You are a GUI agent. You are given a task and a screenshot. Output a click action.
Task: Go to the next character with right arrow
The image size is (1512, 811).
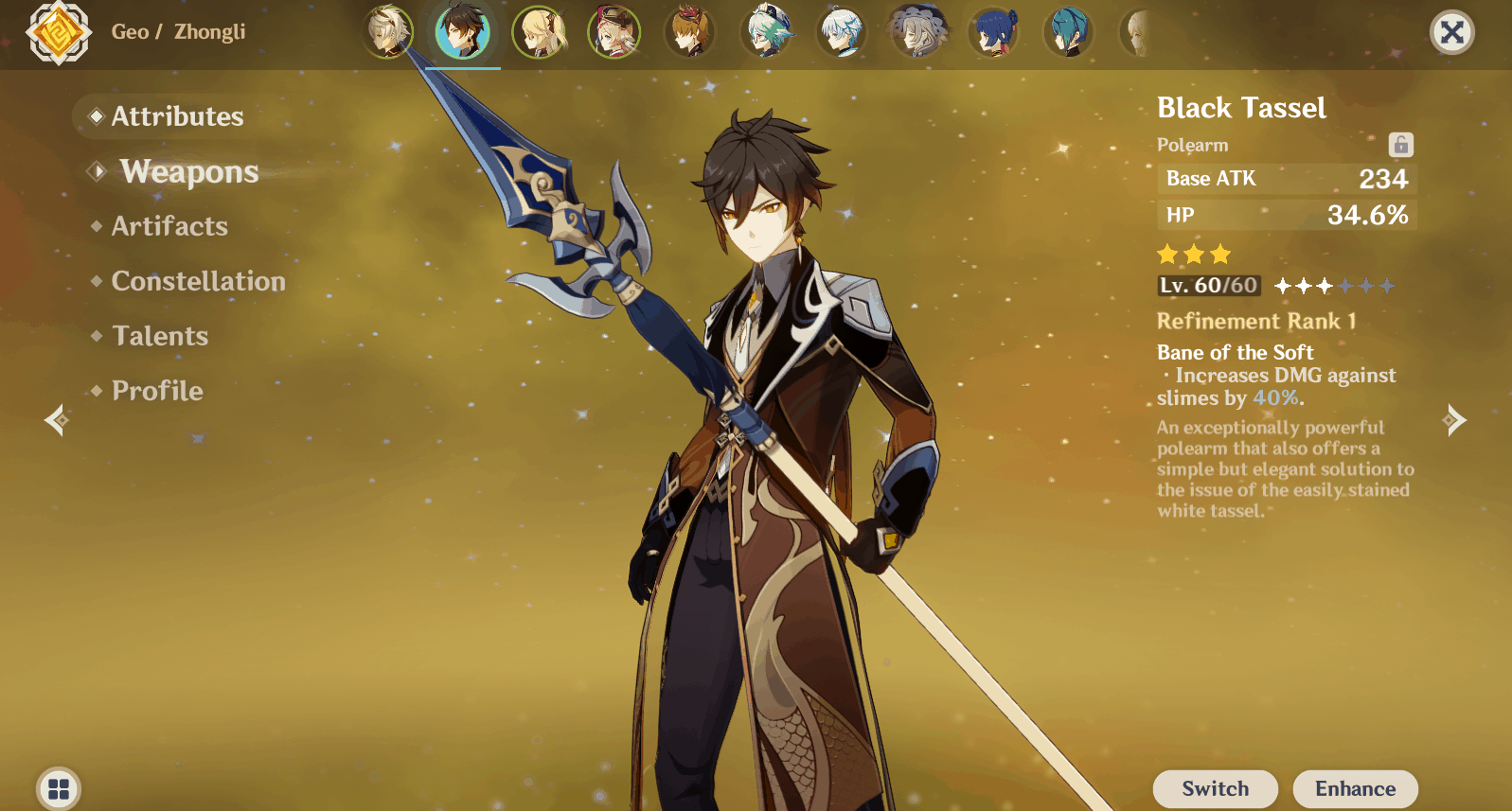(1454, 419)
